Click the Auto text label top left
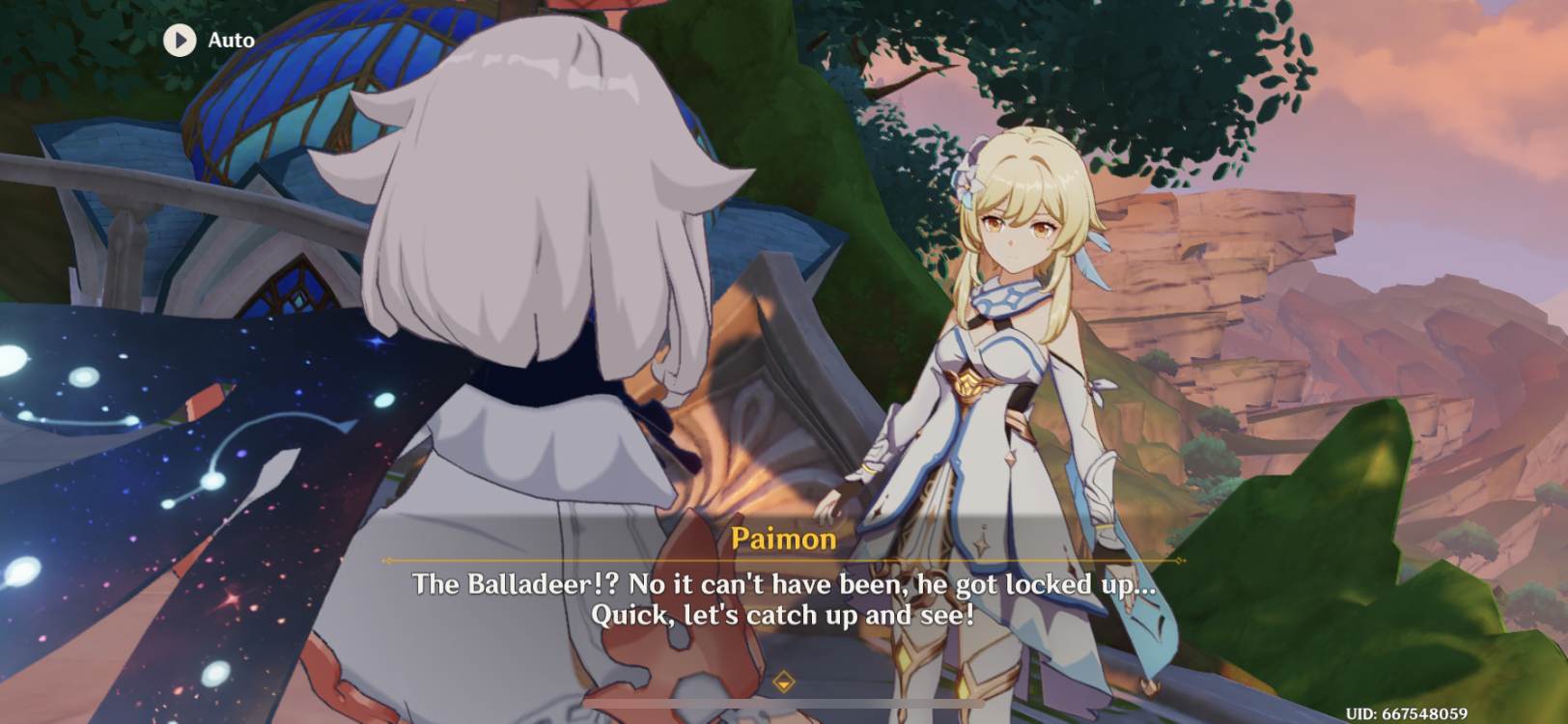Image resolution: width=1568 pixels, height=724 pixels. pyautogui.click(x=230, y=40)
